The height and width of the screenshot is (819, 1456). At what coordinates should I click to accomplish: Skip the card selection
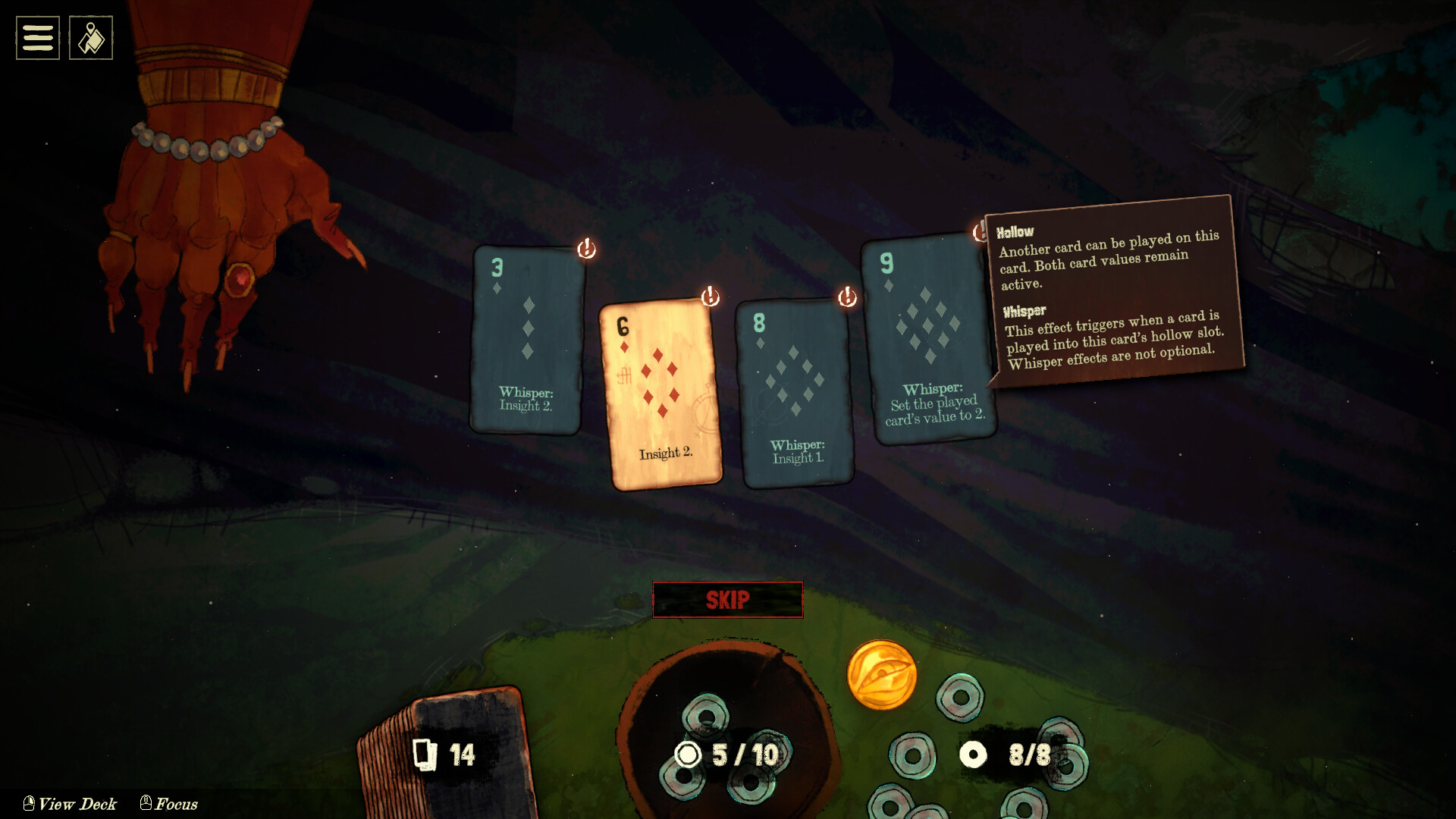[727, 600]
